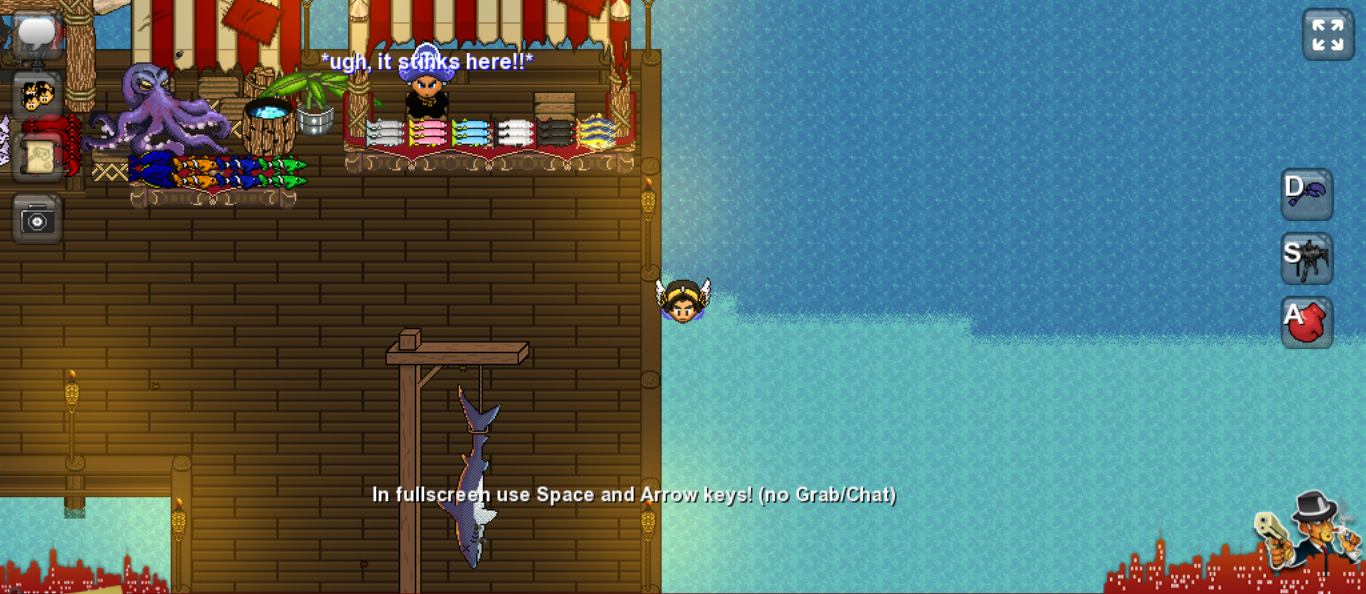Select the D slot purple item
The image size is (1366, 594).
pyautogui.click(x=1307, y=194)
